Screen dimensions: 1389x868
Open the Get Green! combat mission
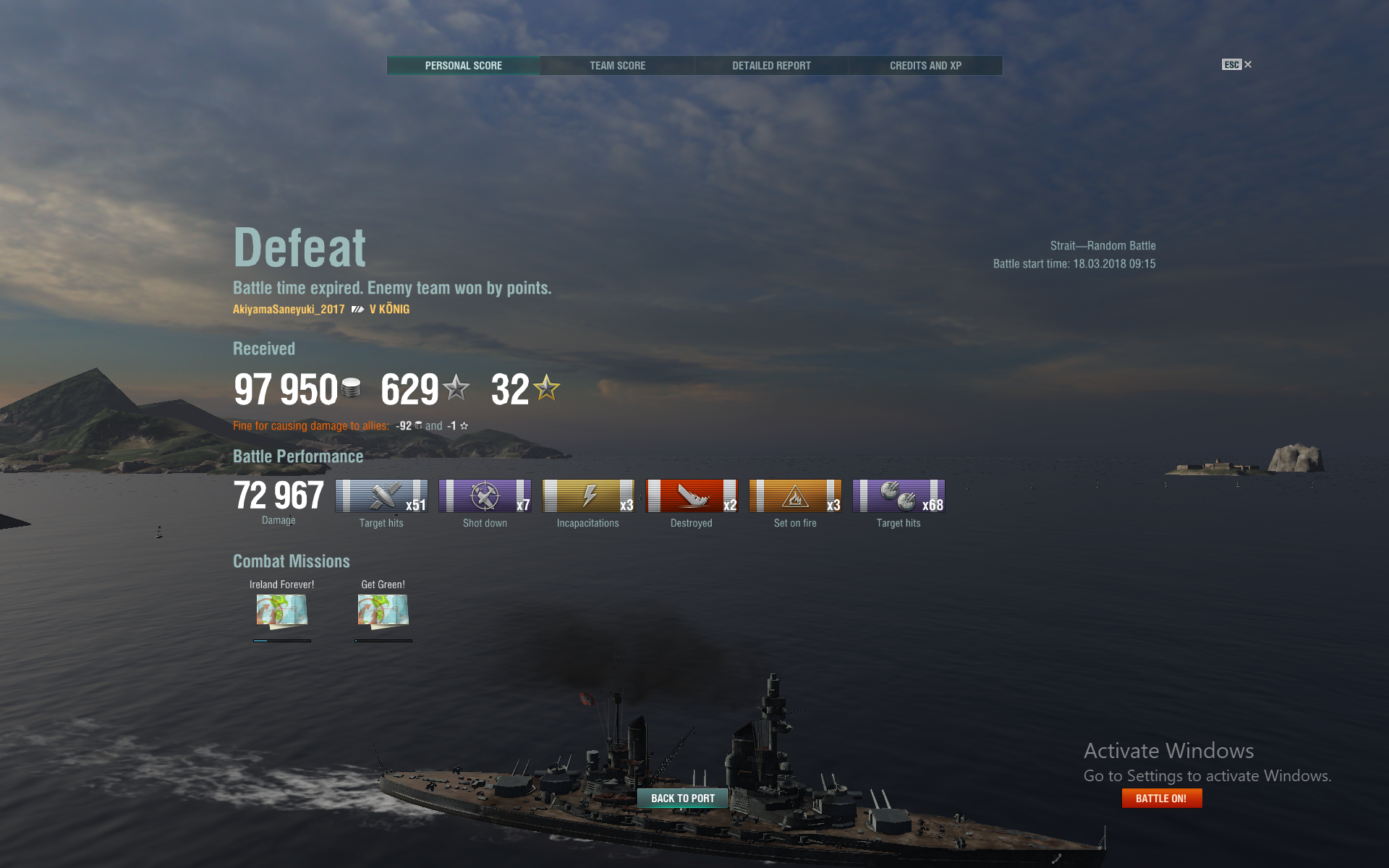click(x=383, y=610)
